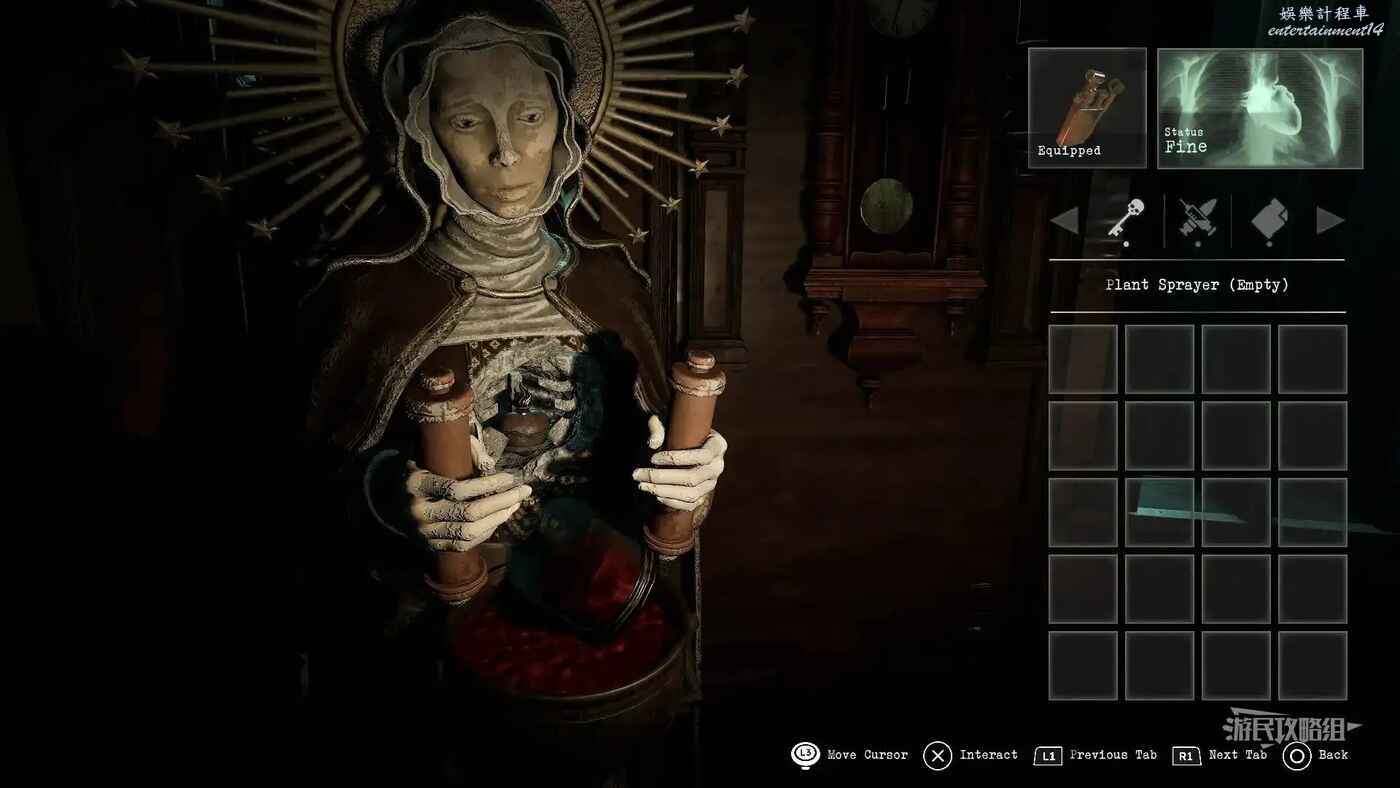This screenshot has width=1400, height=788.
Task: Click the right arrow for next tab
Action: click(1330, 221)
